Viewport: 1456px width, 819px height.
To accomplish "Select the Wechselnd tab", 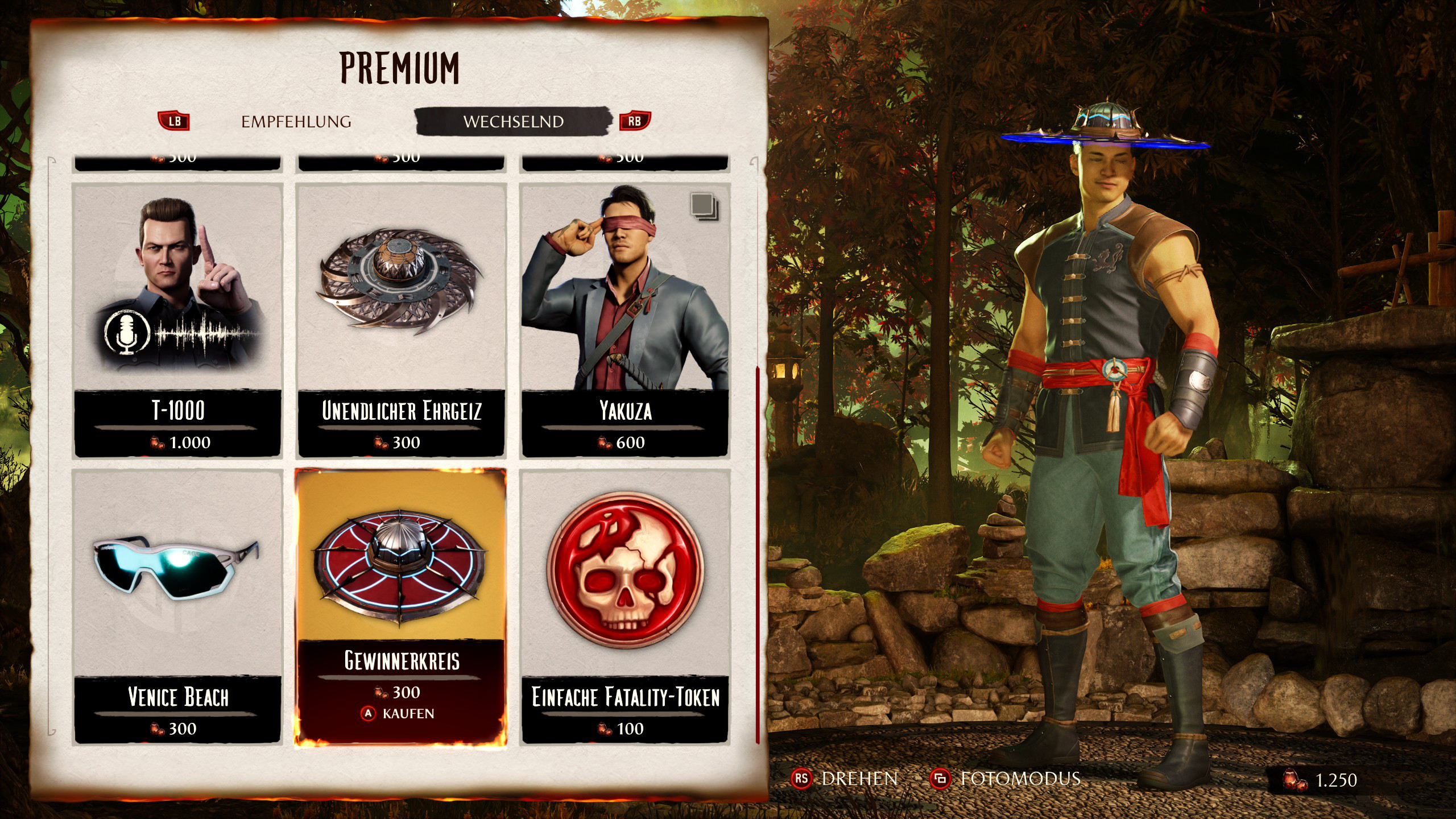I will (513, 122).
